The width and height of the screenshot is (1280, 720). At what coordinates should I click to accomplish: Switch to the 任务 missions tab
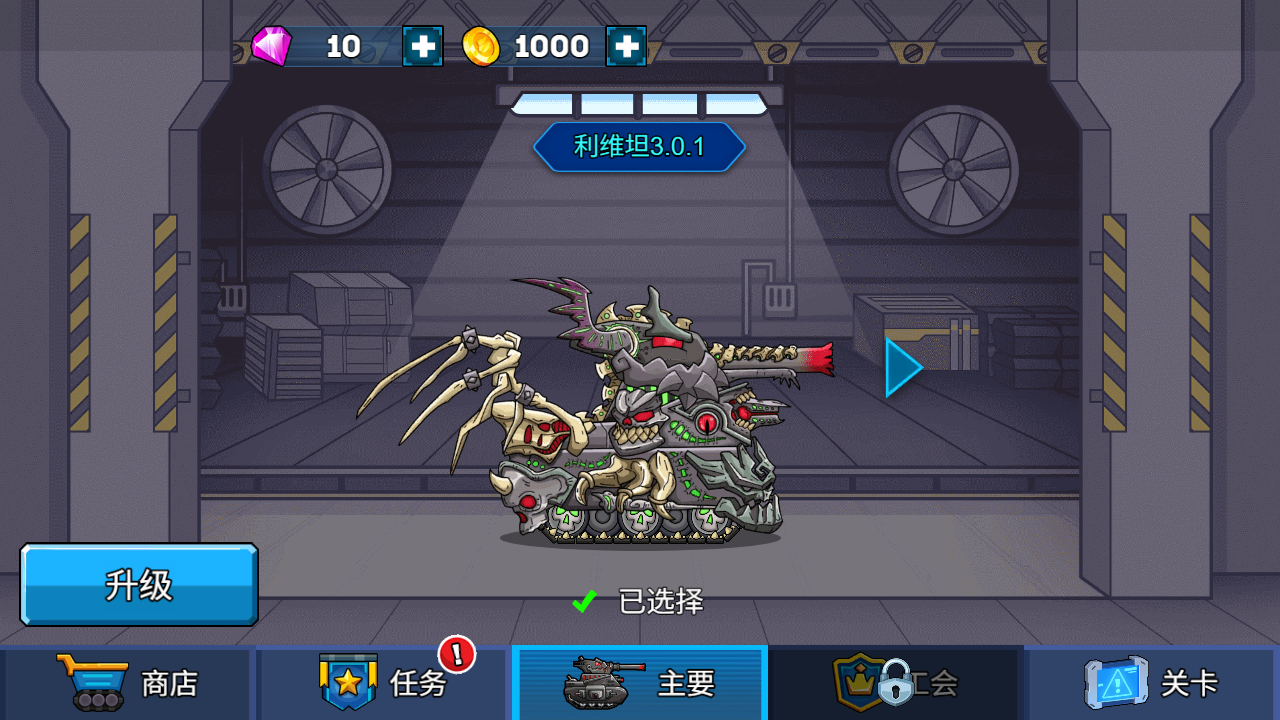(384, 683)
